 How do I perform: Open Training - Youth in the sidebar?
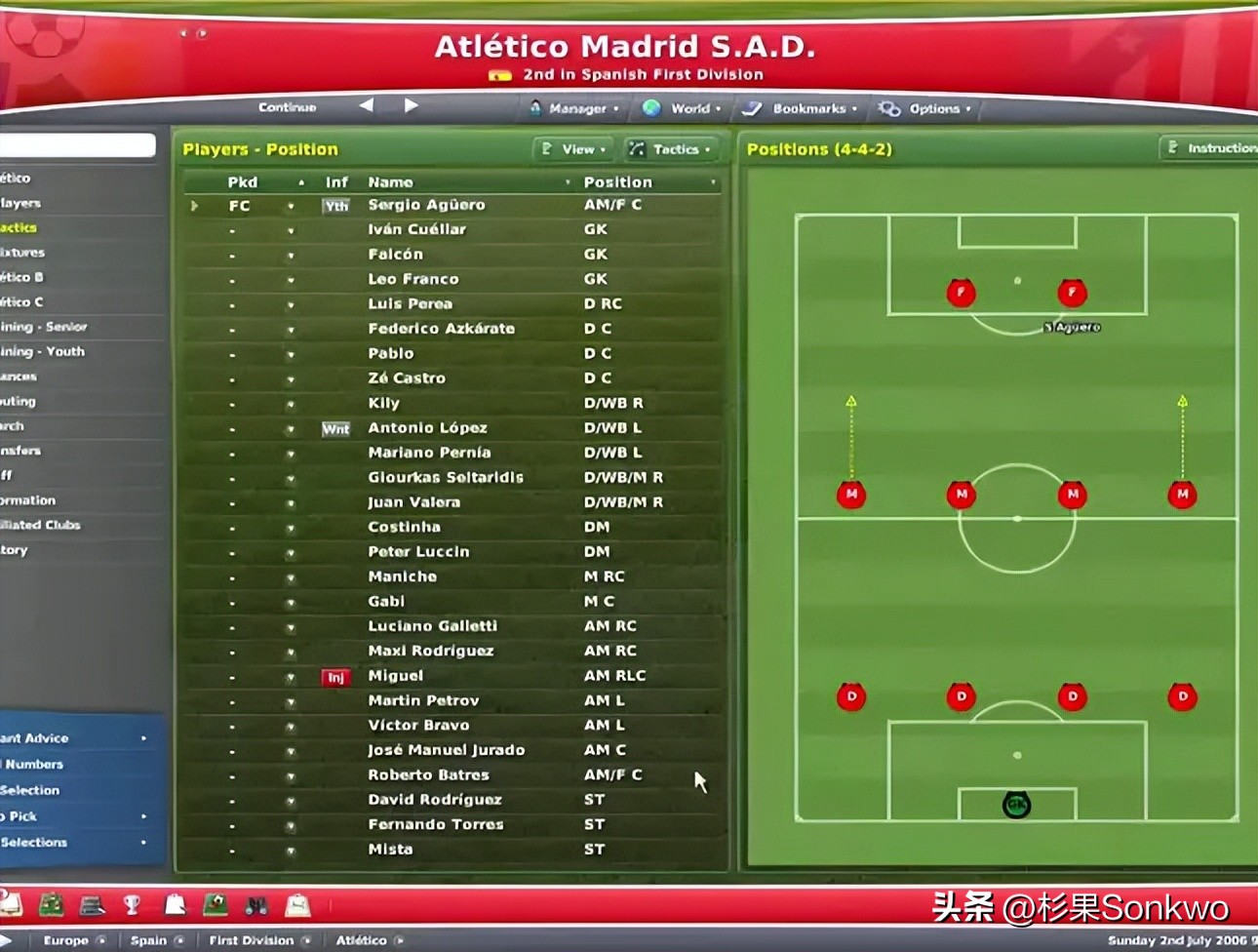coord(43,351)
